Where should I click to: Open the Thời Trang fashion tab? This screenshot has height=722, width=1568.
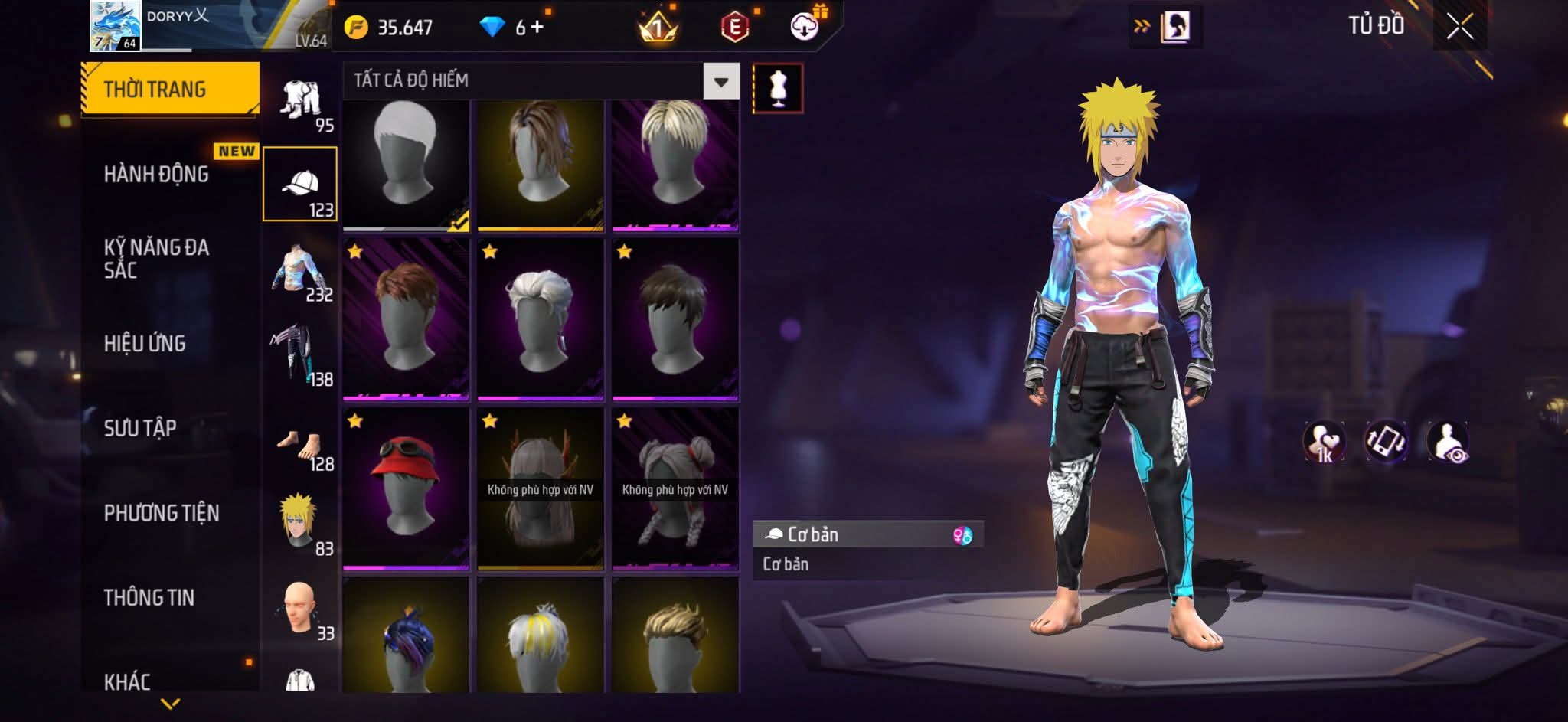coord(170,90)
